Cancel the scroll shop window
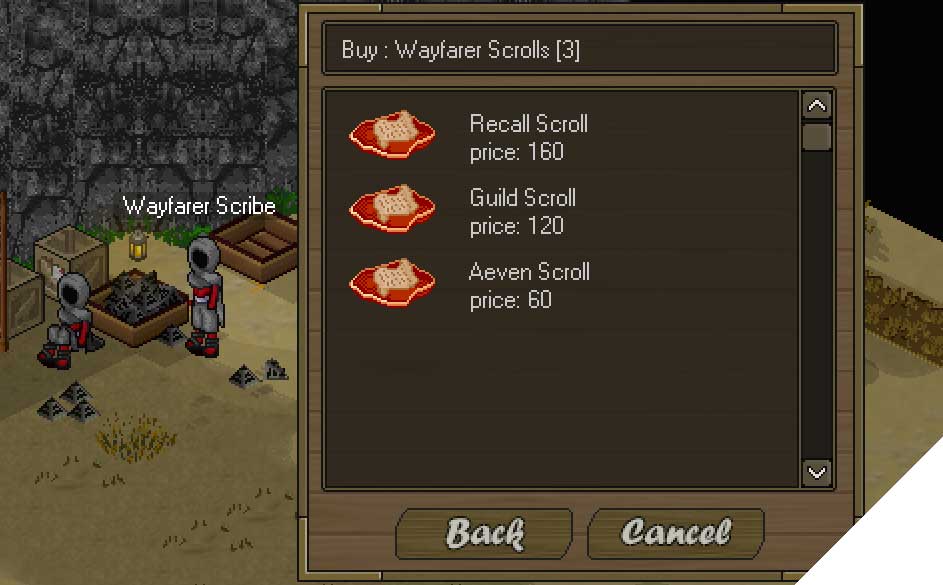 click(x=675, y=532)
